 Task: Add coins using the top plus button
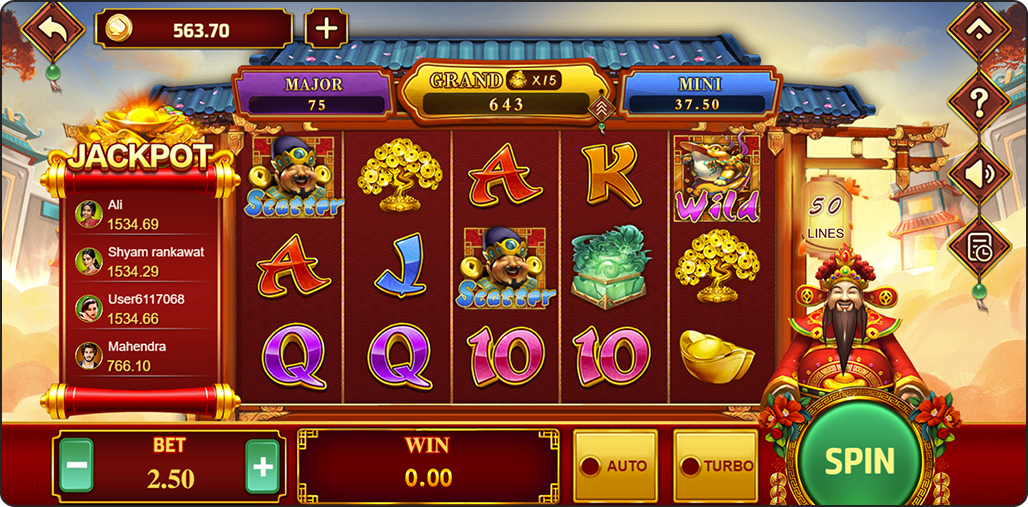pos(326,28)
